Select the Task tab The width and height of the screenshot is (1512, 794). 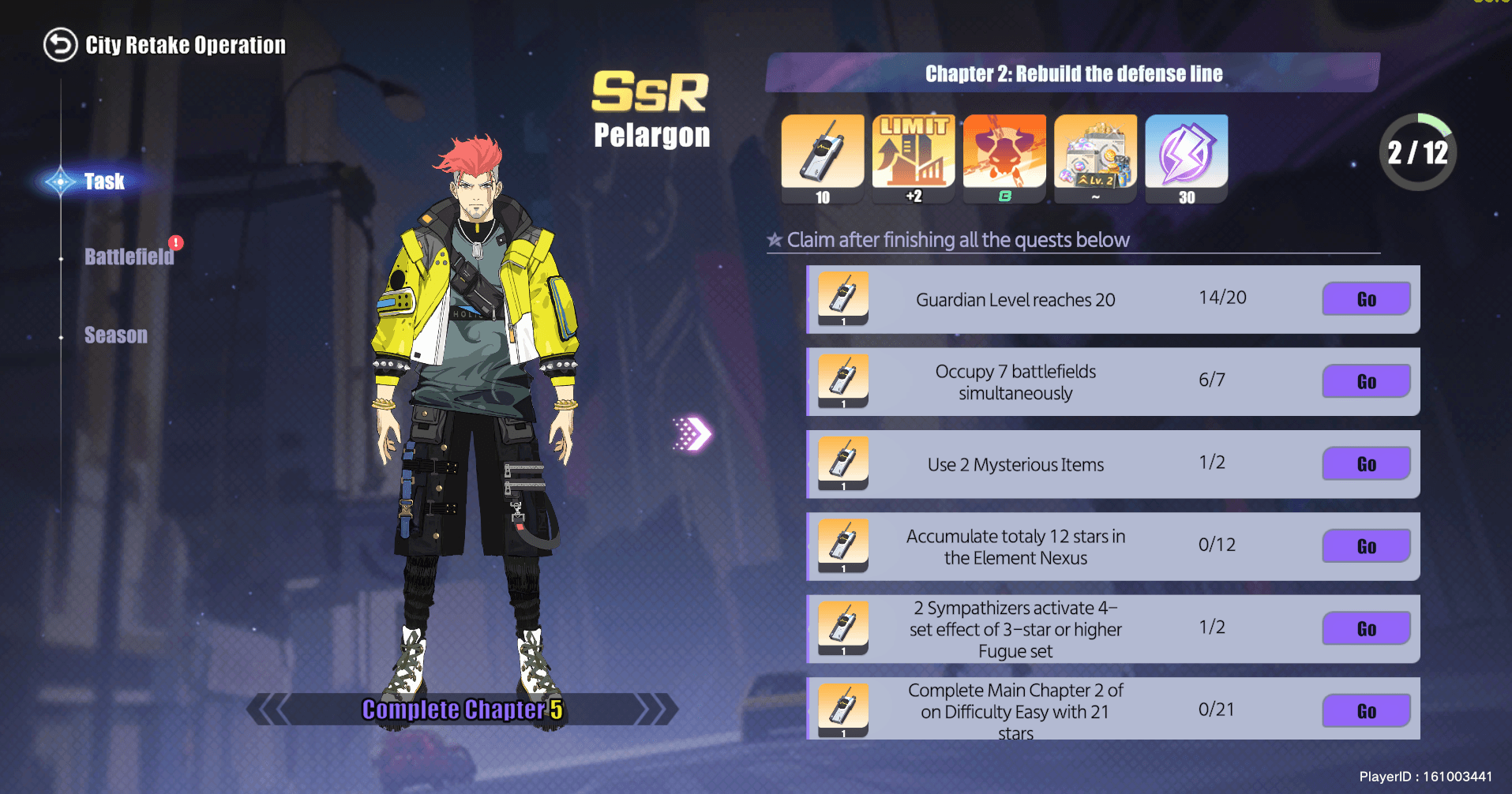[103, 182]
